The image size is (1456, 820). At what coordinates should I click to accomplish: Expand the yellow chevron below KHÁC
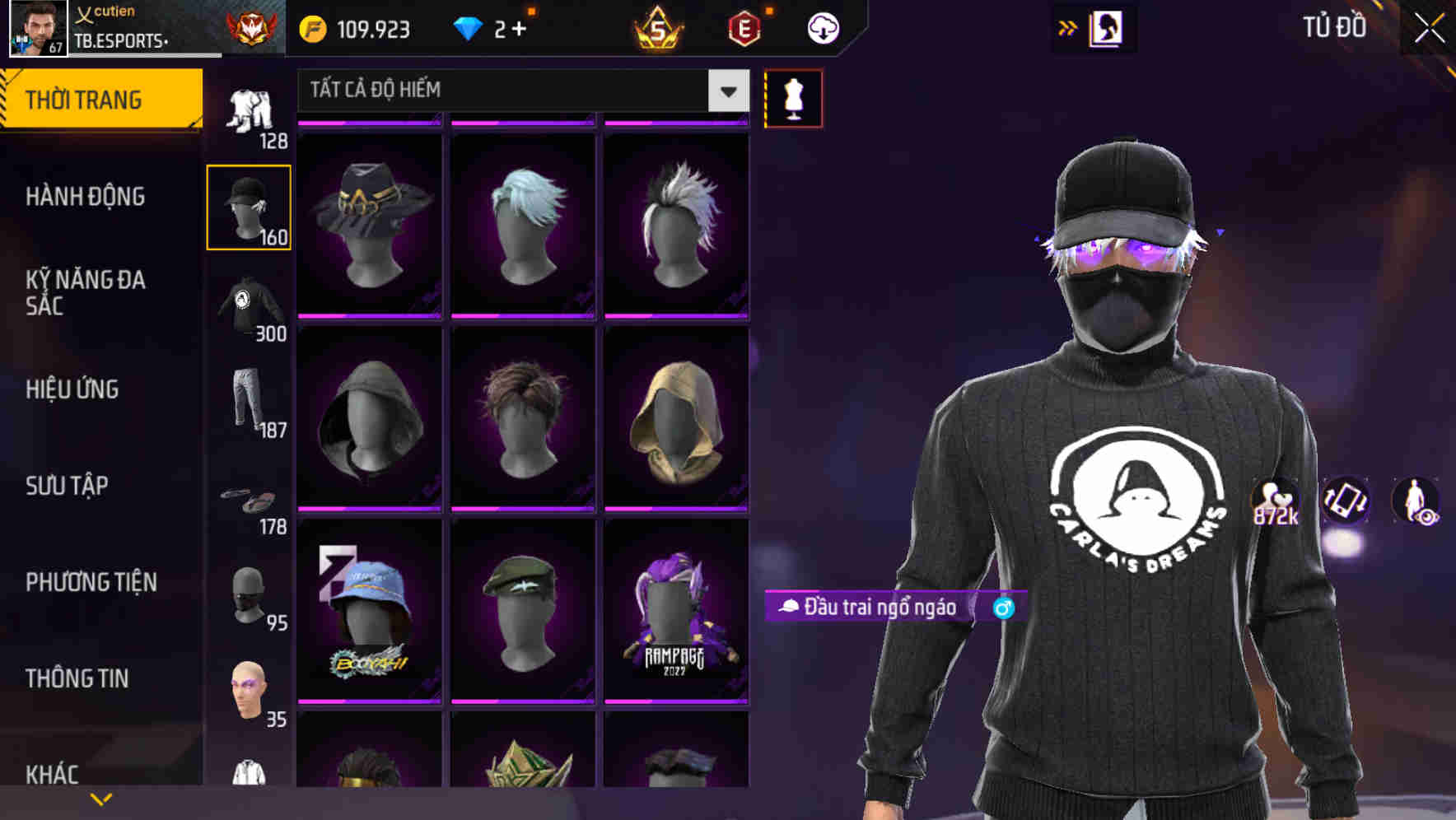[x=101, y=799]
